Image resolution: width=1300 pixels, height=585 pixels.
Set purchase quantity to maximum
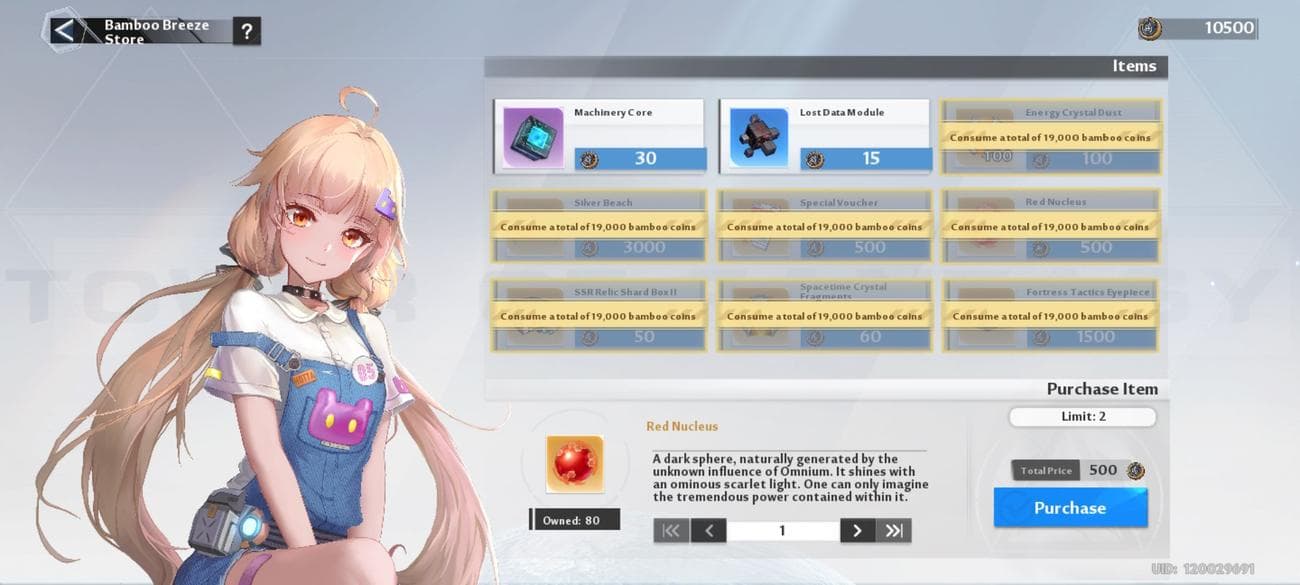(893, 531)
